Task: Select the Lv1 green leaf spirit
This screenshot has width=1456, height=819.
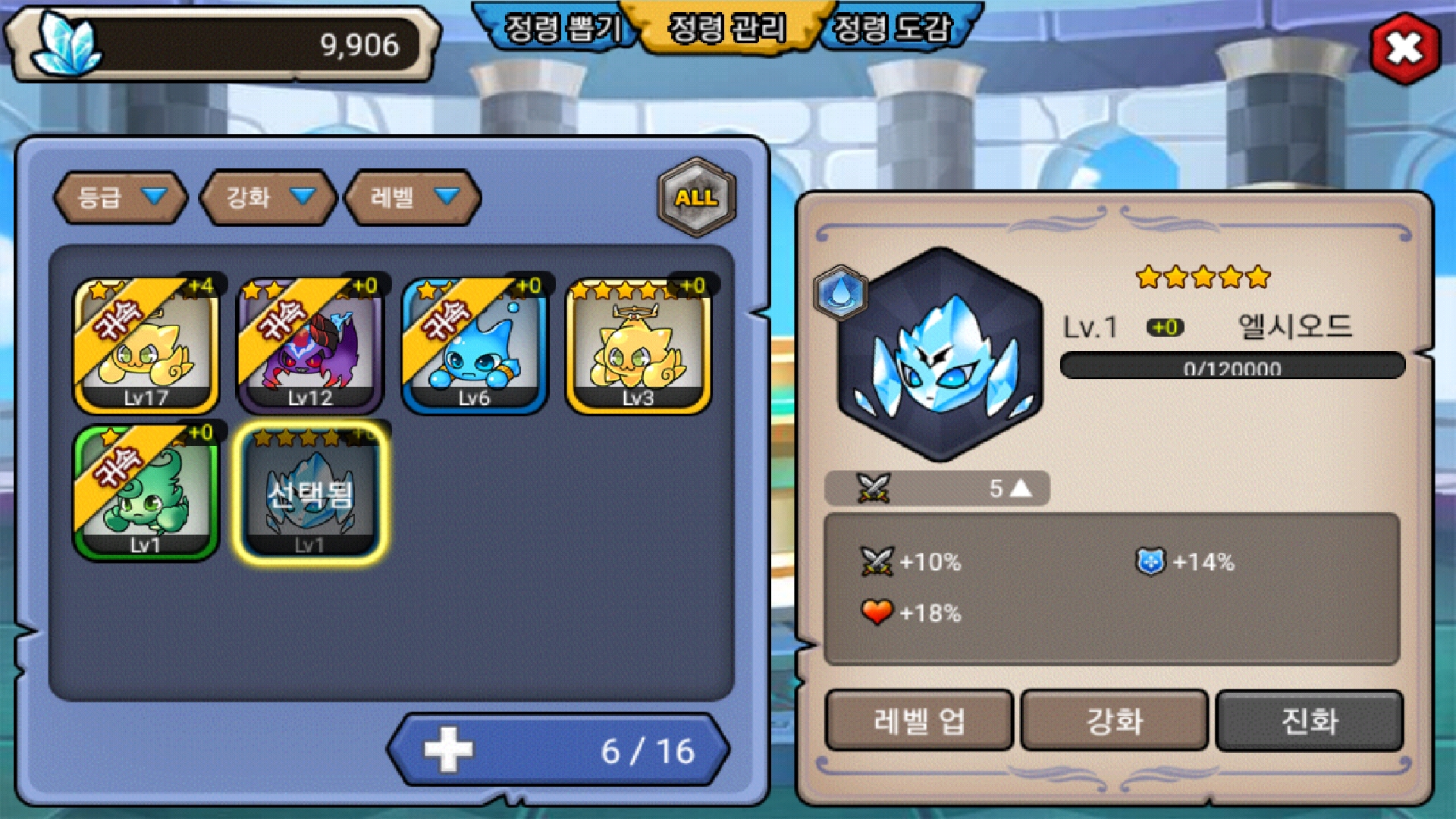Action: [x=146, y=493]
